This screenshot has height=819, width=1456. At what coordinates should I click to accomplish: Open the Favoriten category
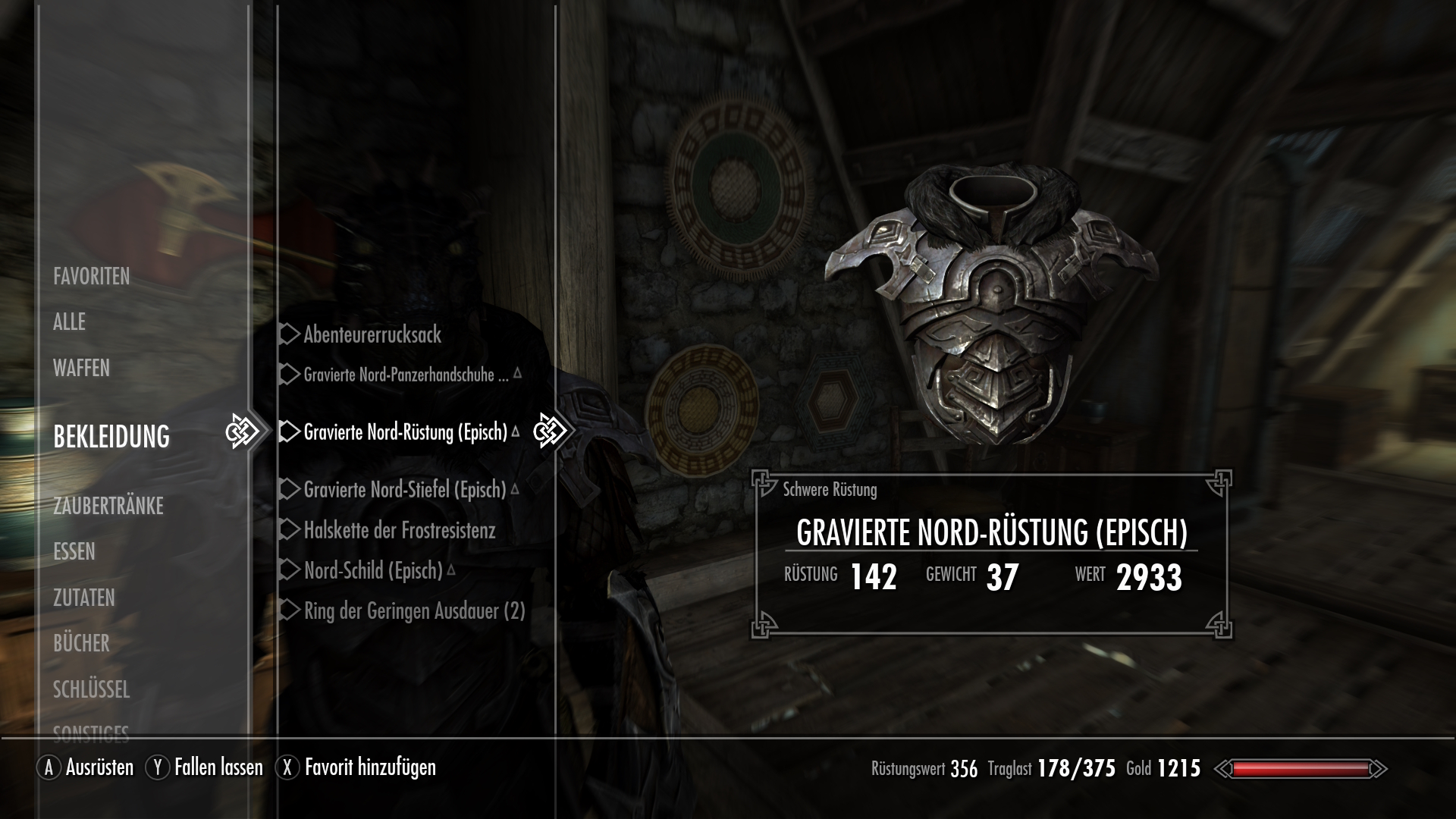[92, 276]
